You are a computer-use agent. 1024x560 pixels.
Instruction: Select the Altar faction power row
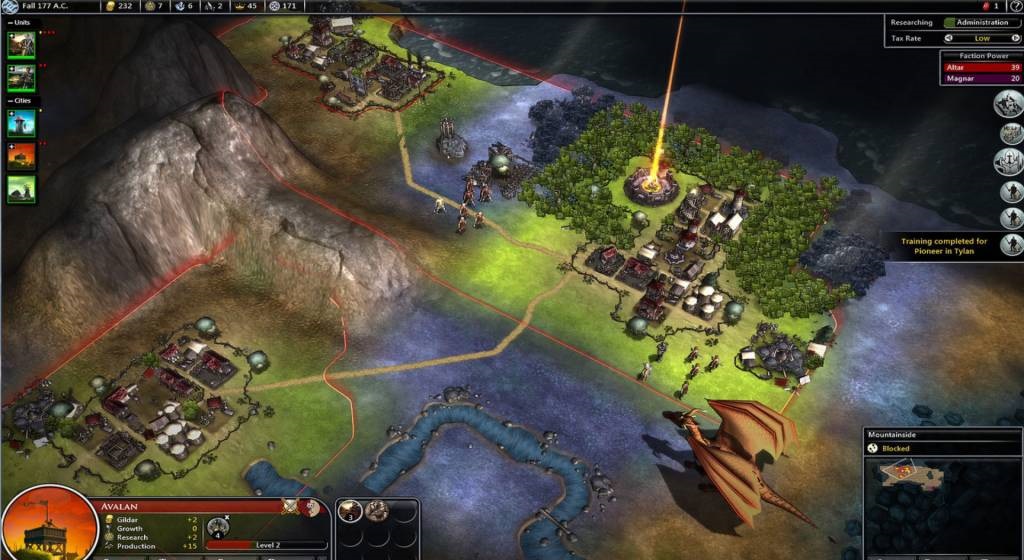point(980,67)
